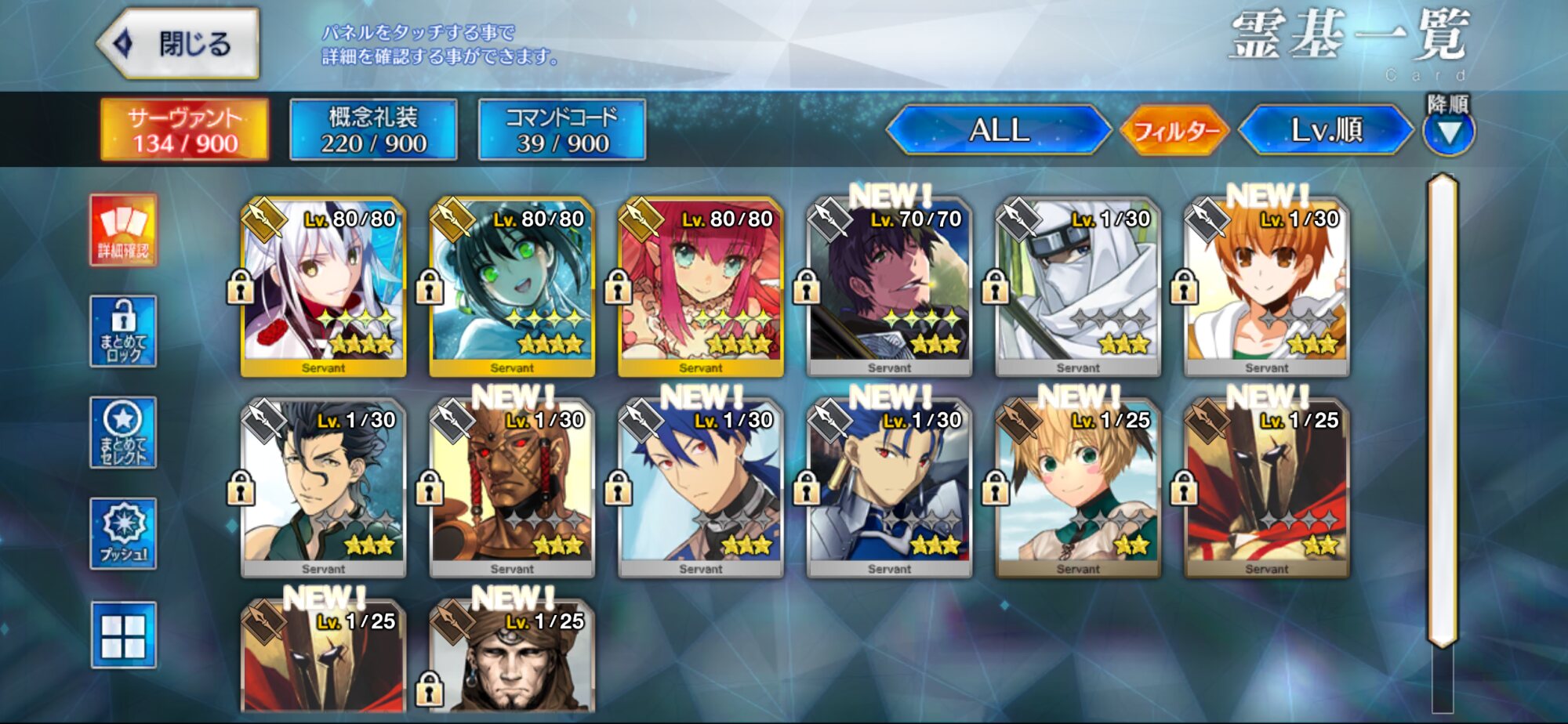Activate the まとめてセレクト bulk select button
The width and height of the screenshot is (1568, 724).
click(123, 433)
